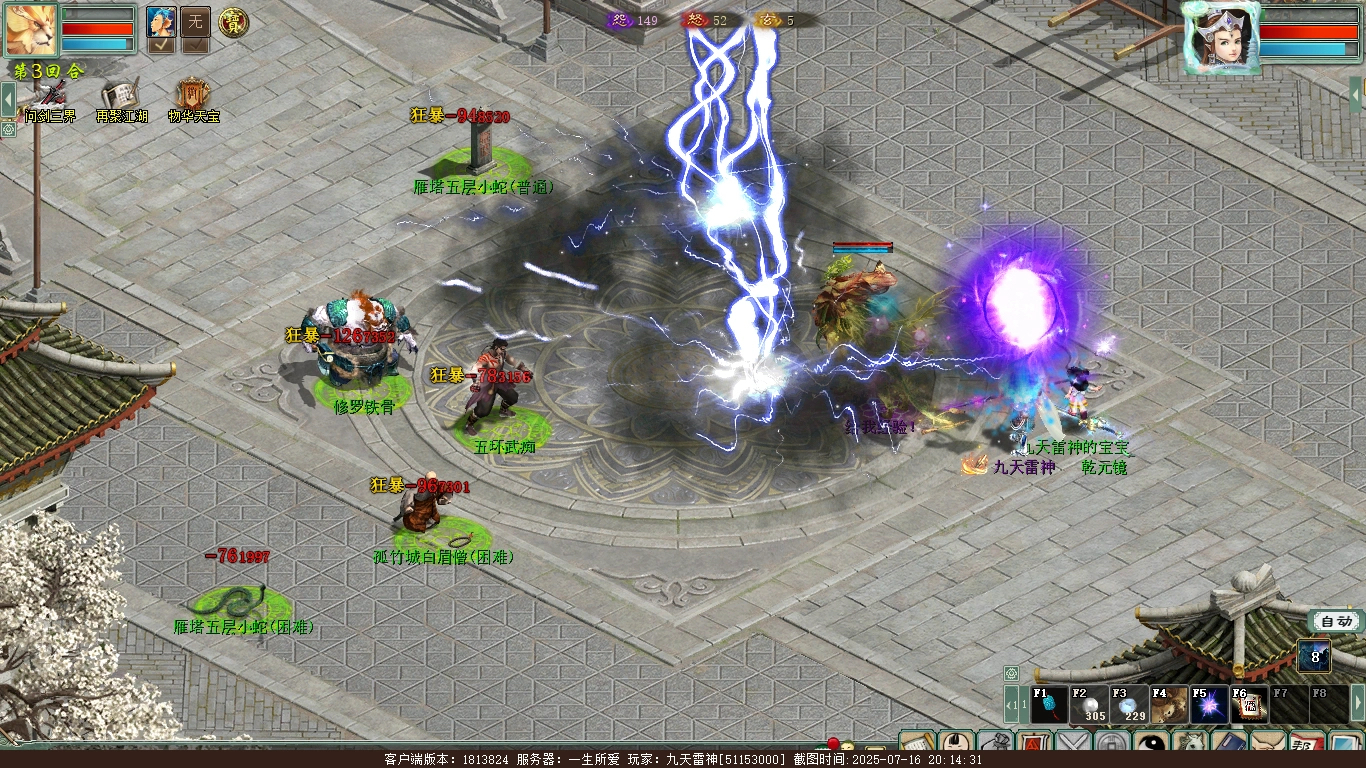
Task: Activate the F4 beast skill
Action: (x=1169, y=705)
